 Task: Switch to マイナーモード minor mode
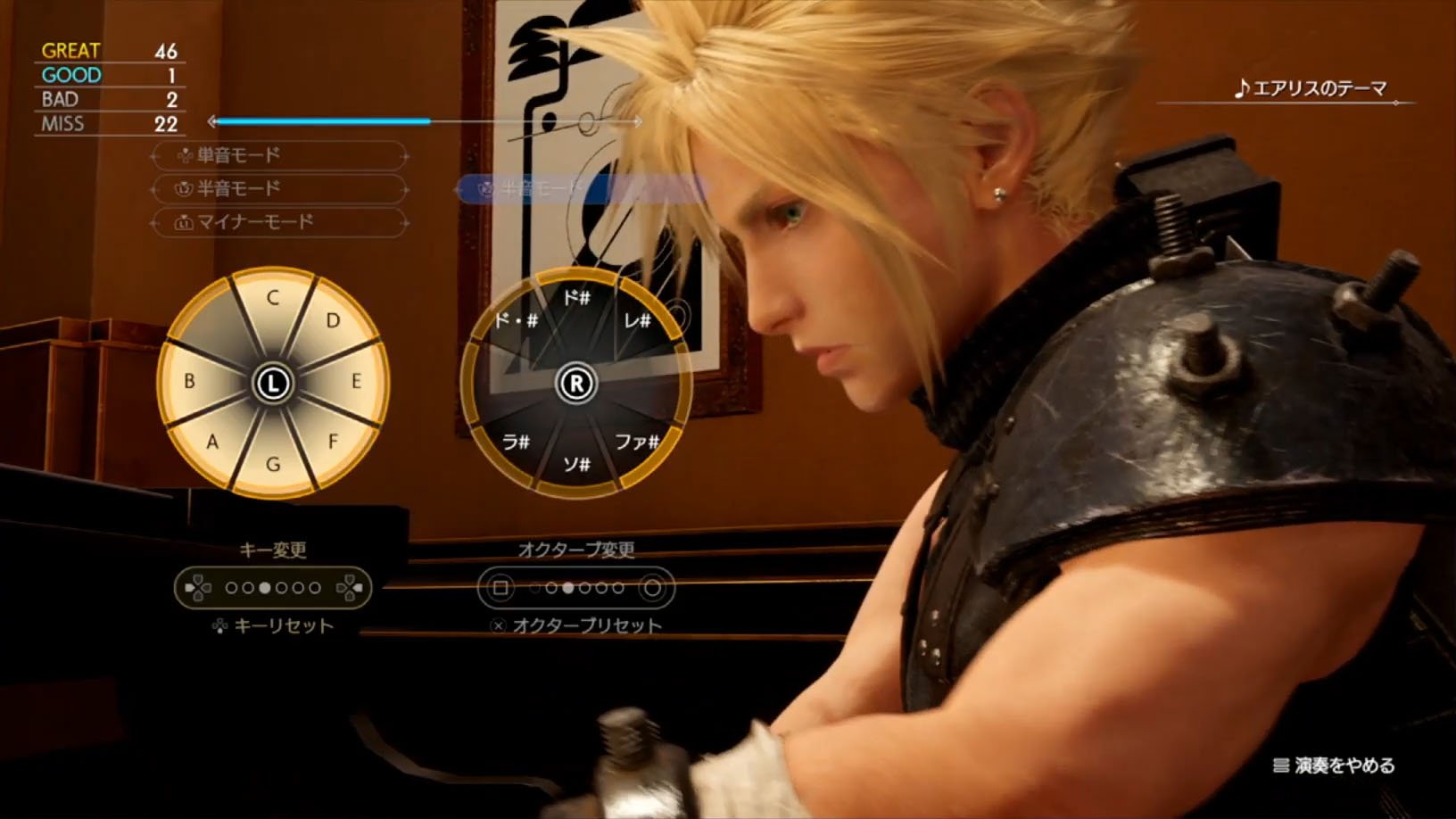click(x=277, y=223)
